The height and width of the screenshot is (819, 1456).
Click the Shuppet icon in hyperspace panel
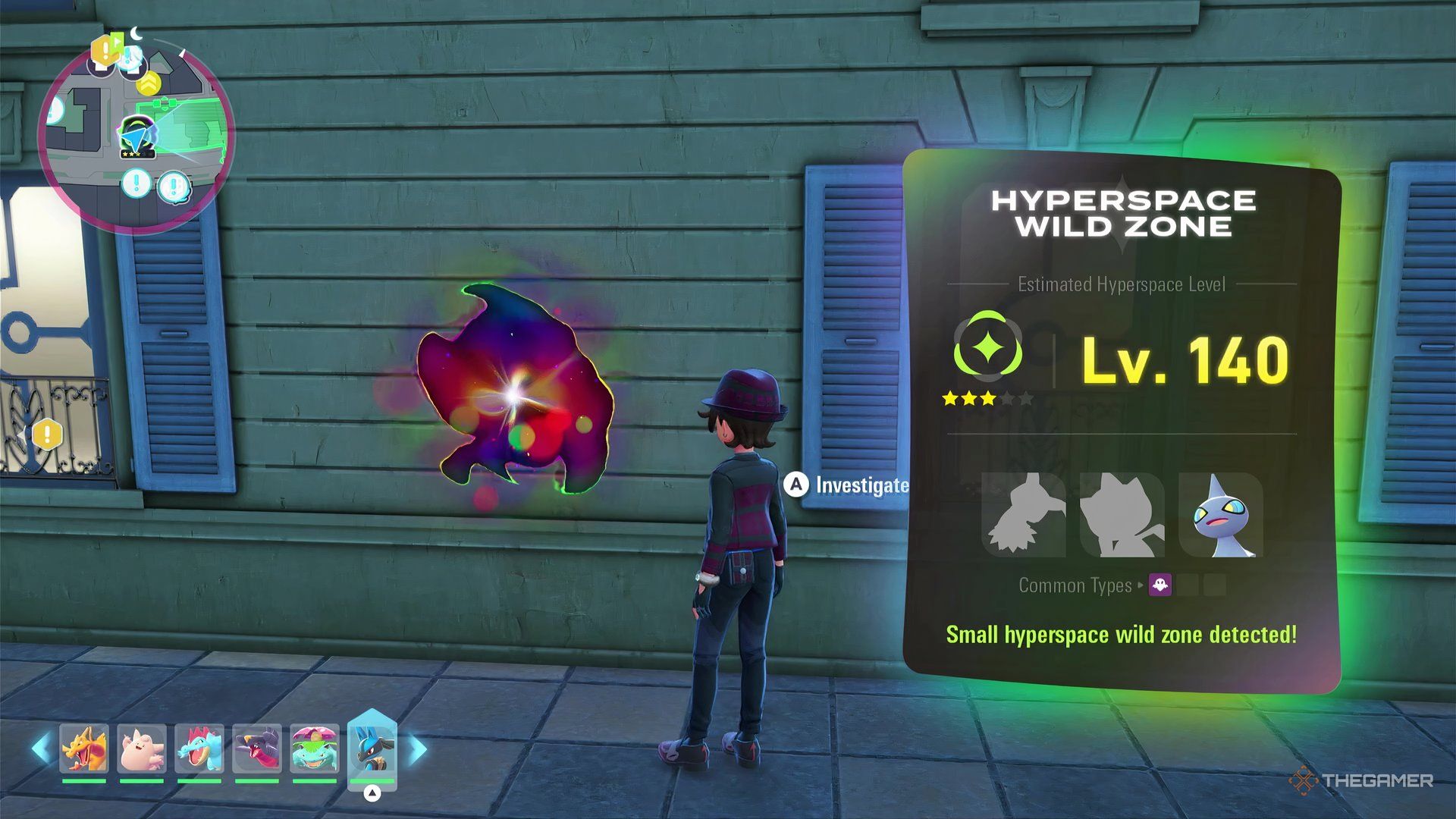1221,516
